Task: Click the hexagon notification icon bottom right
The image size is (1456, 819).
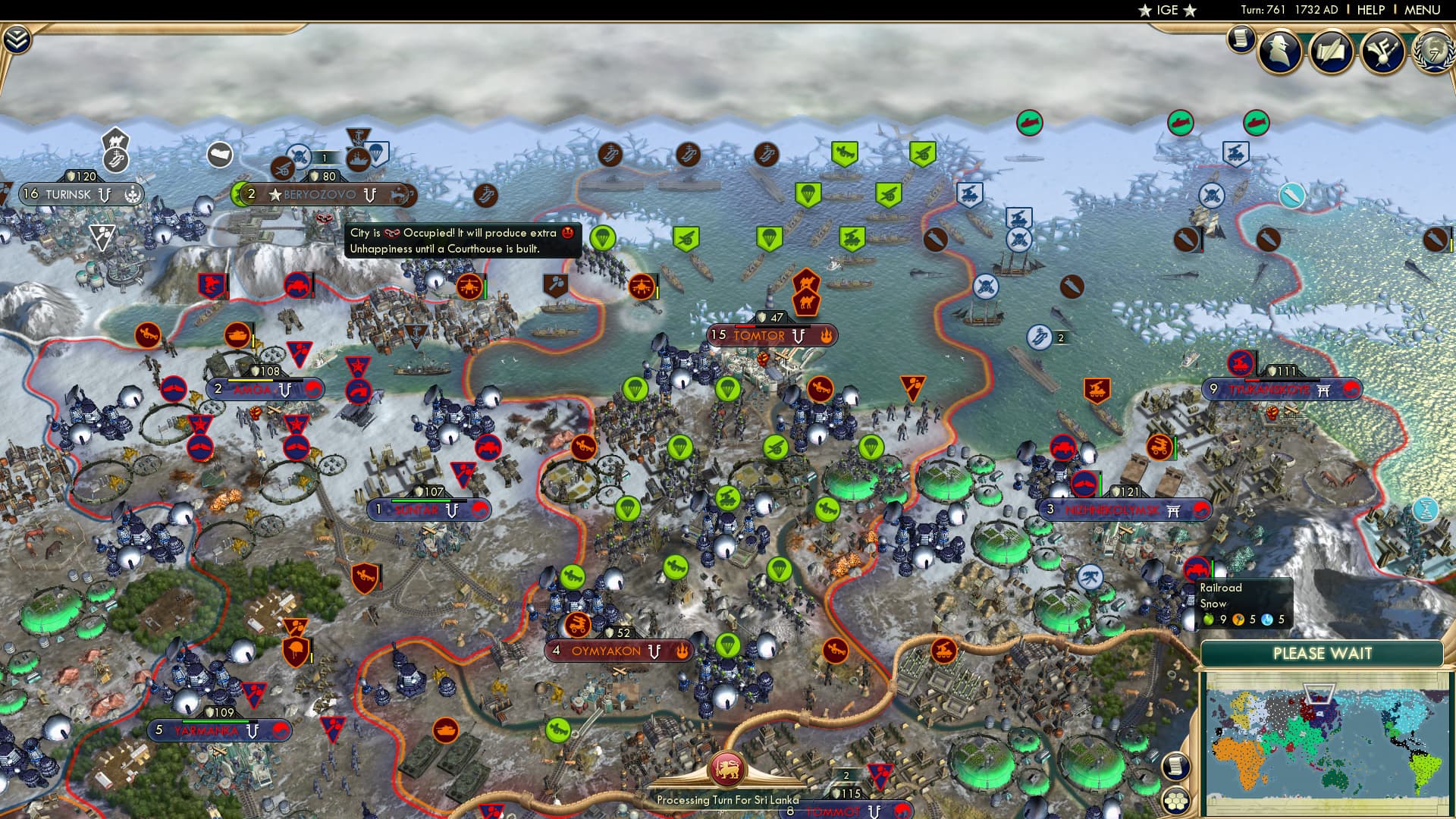Action: 1177,801
